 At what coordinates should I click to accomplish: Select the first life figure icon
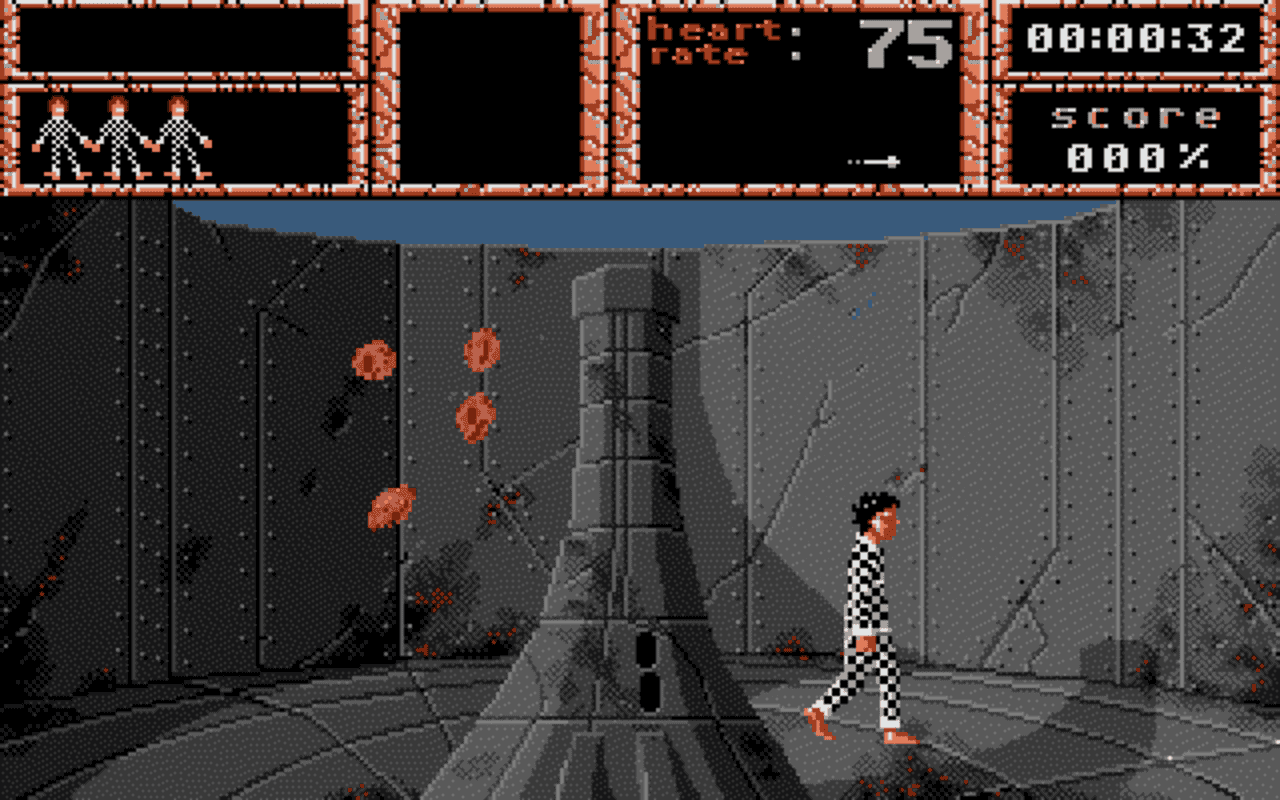click(60, 135)
